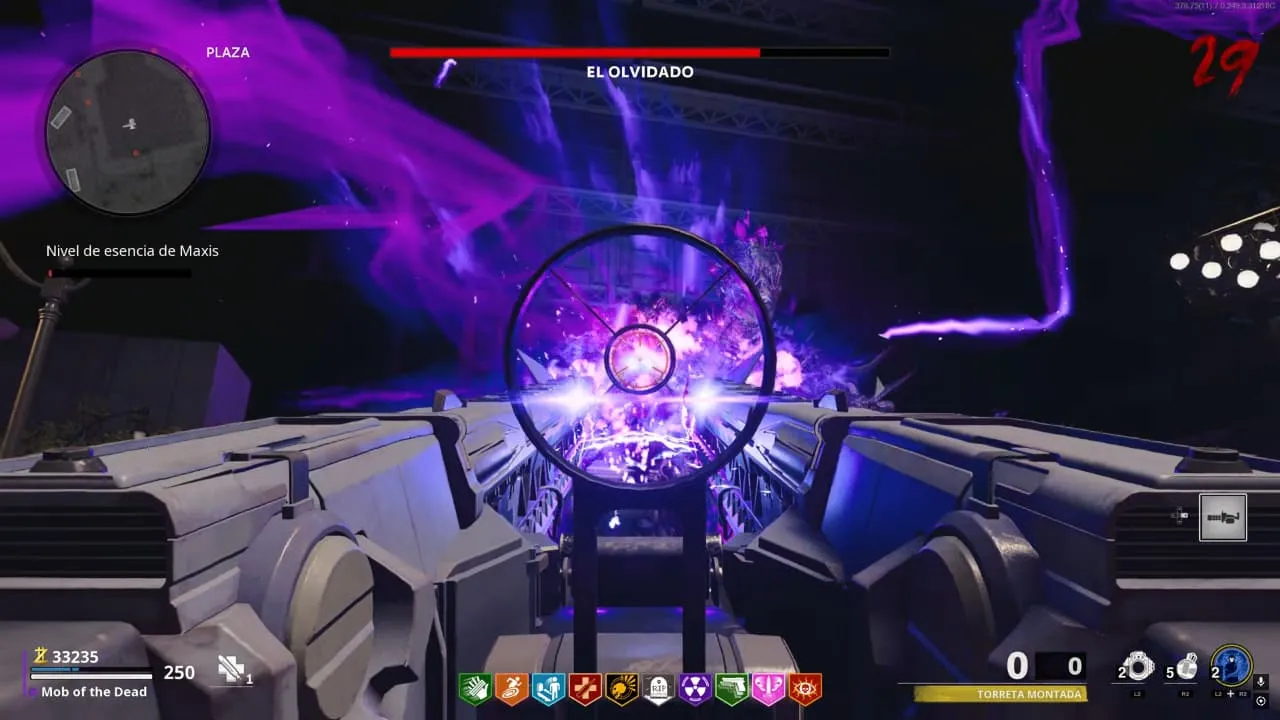Select the red cross Juggernog perk
Viewport: 1280px width, 720px height.
[585, 689]
